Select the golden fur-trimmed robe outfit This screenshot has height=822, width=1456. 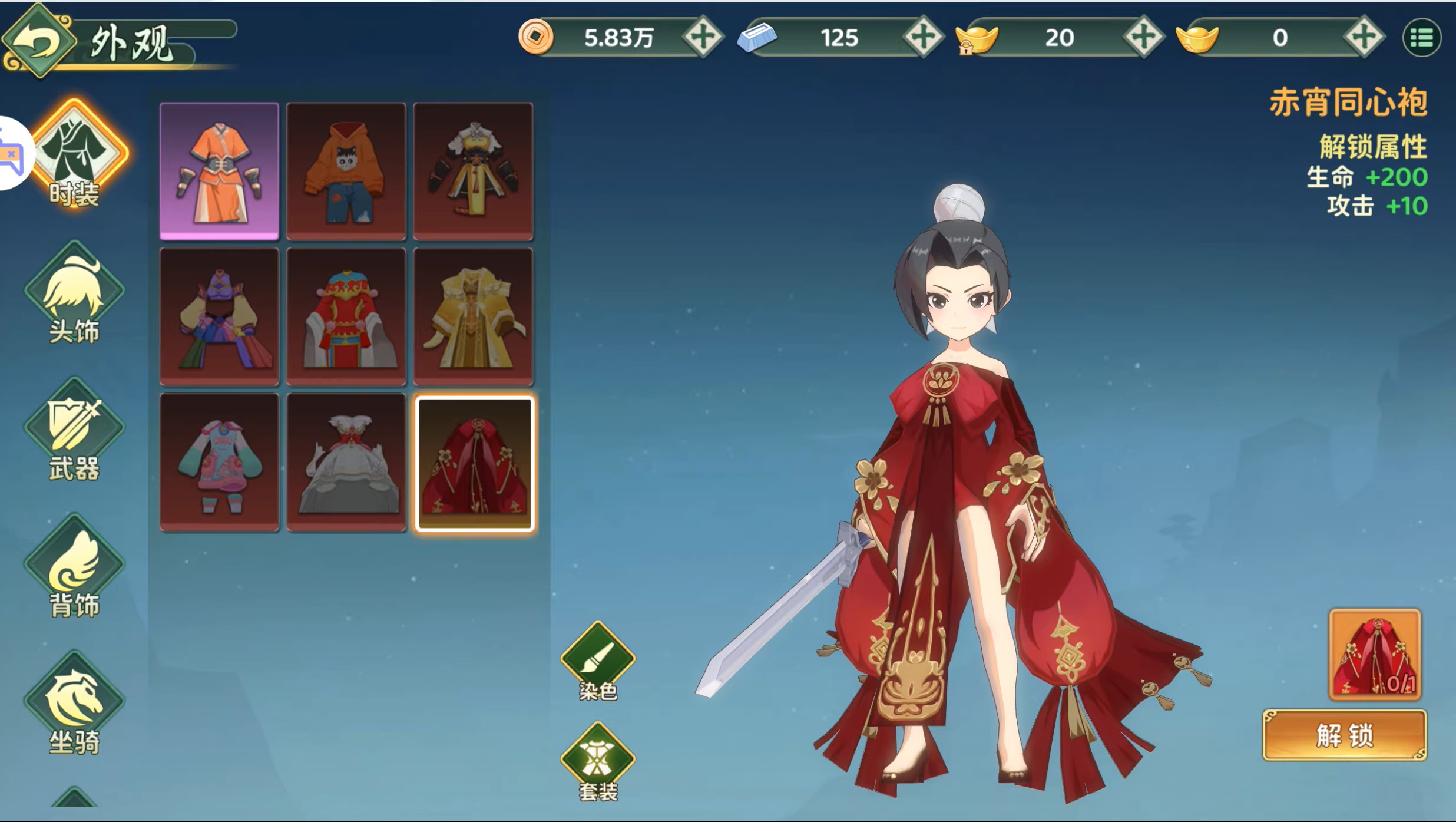coord(474,316)
